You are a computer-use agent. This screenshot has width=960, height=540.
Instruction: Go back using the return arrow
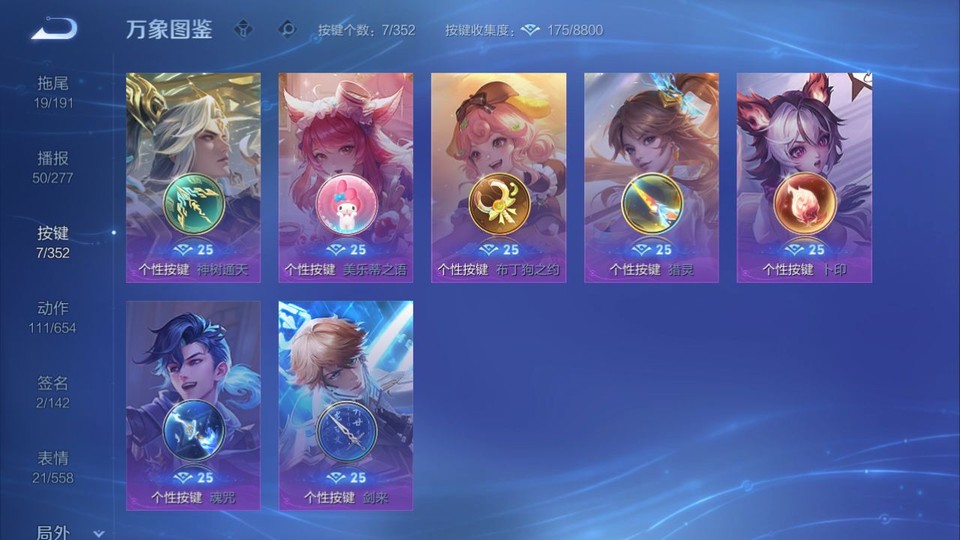[x=53, y=29]
